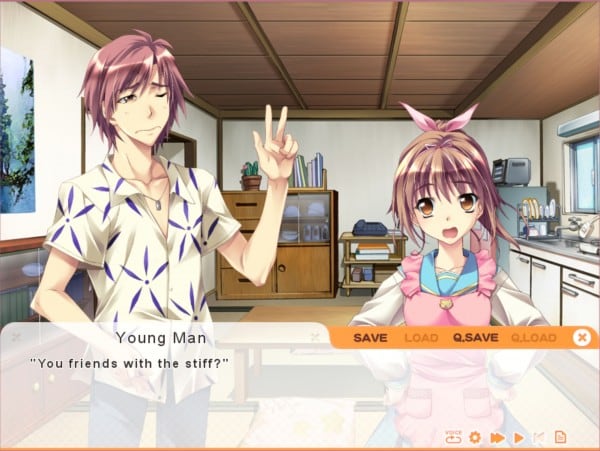Replay the voice line
Image resolution: width=600 pixels, height=451 pixels.
pyautogui.click(x=453, y=437)
